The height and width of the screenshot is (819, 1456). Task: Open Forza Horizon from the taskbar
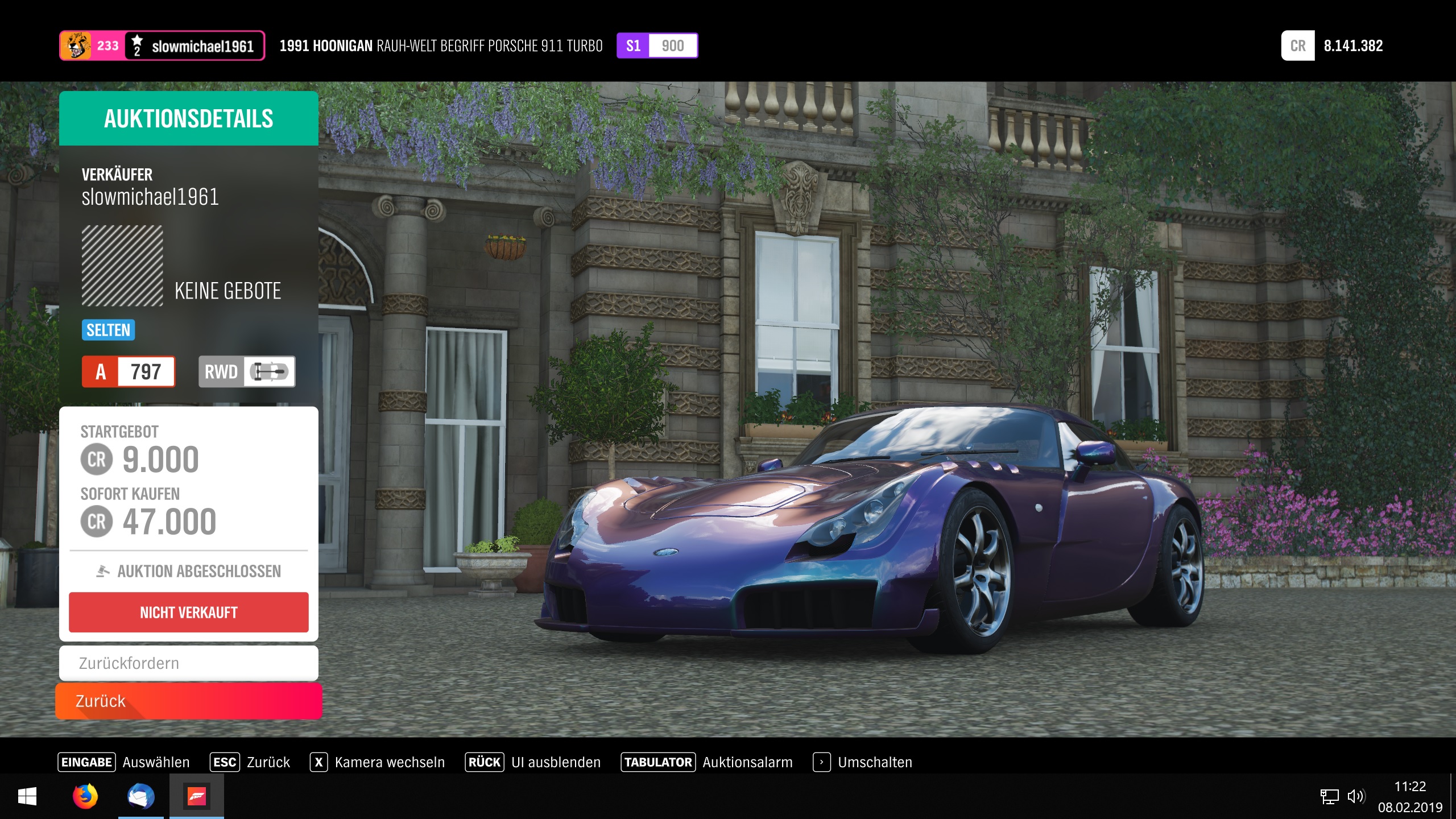click(x=196, y=797)
